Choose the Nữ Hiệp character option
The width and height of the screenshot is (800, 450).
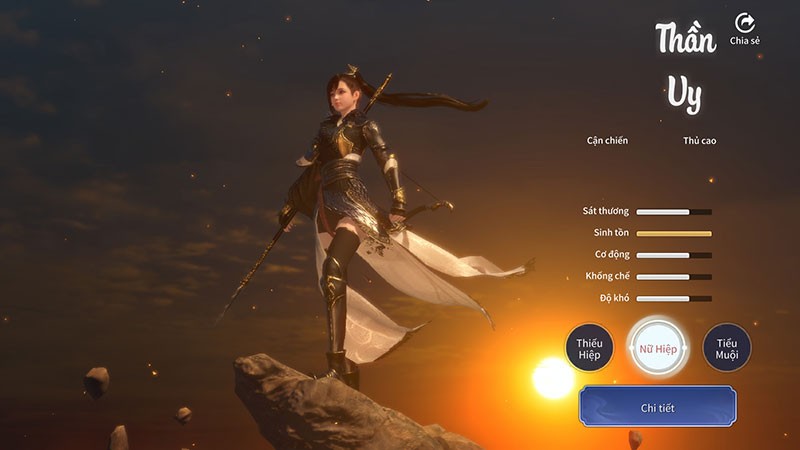pos(658,348)
